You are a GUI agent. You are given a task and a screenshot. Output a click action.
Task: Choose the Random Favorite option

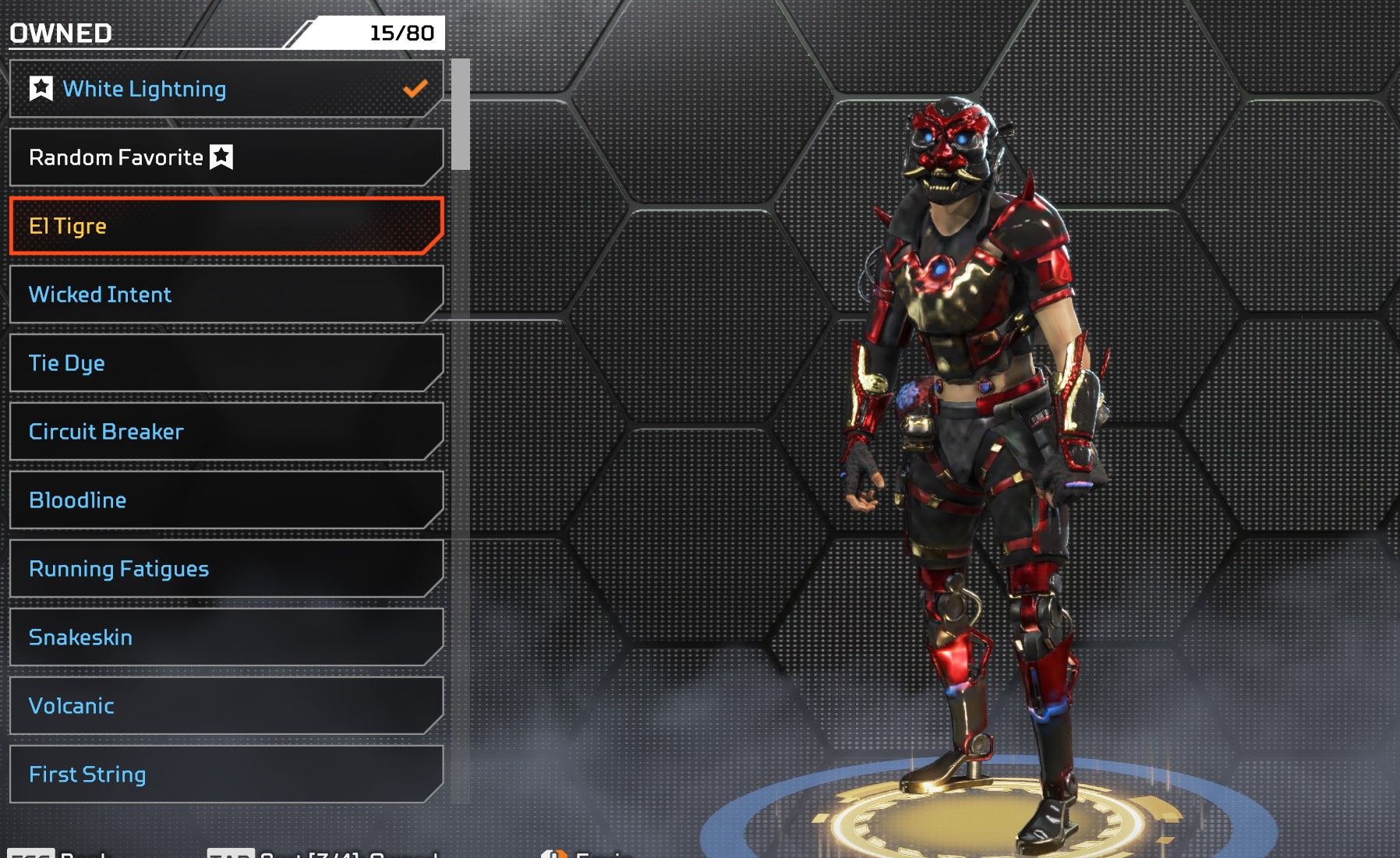click(x=226, y=157)
